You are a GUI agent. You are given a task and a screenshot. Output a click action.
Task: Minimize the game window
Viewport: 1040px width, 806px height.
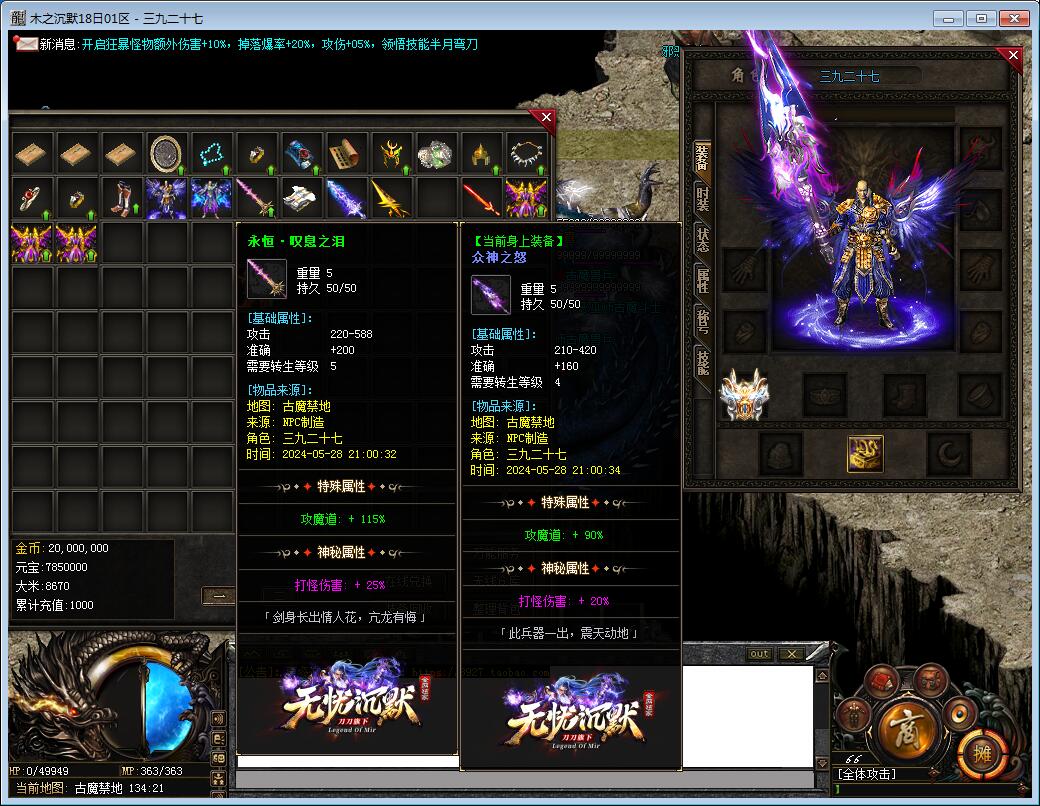coord(949,18)
